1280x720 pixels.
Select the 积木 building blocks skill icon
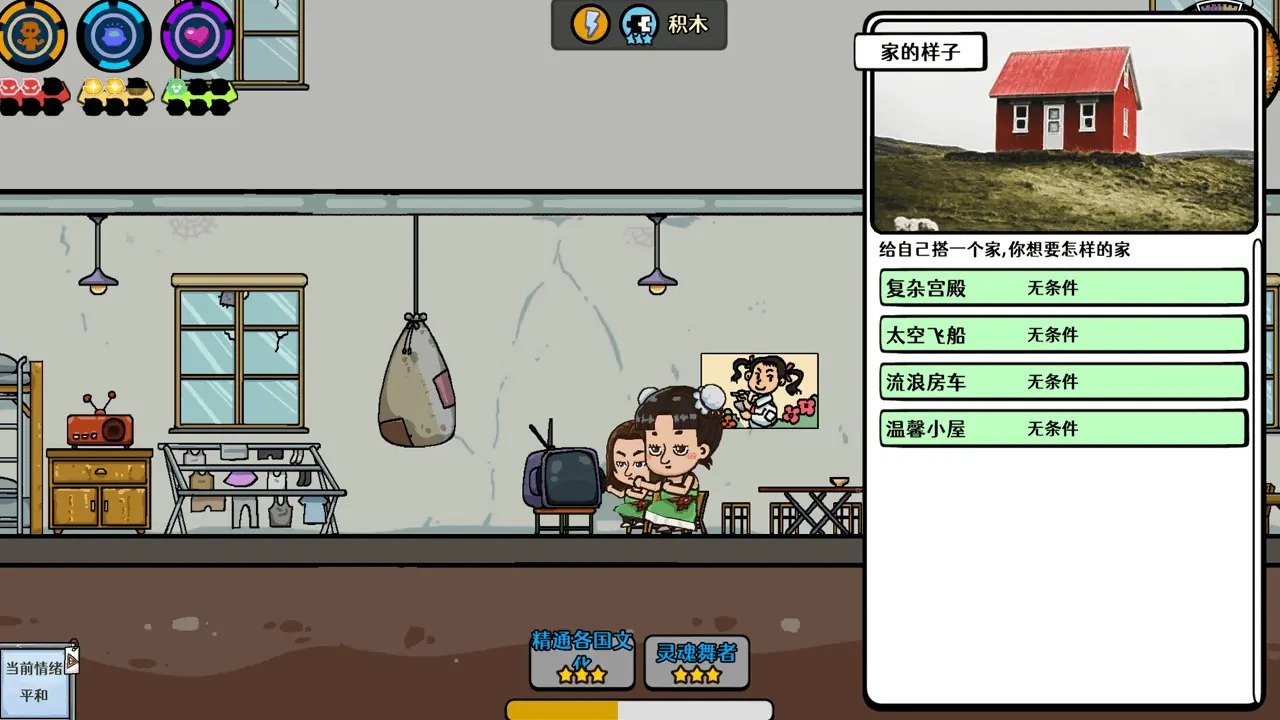point(640,25)
